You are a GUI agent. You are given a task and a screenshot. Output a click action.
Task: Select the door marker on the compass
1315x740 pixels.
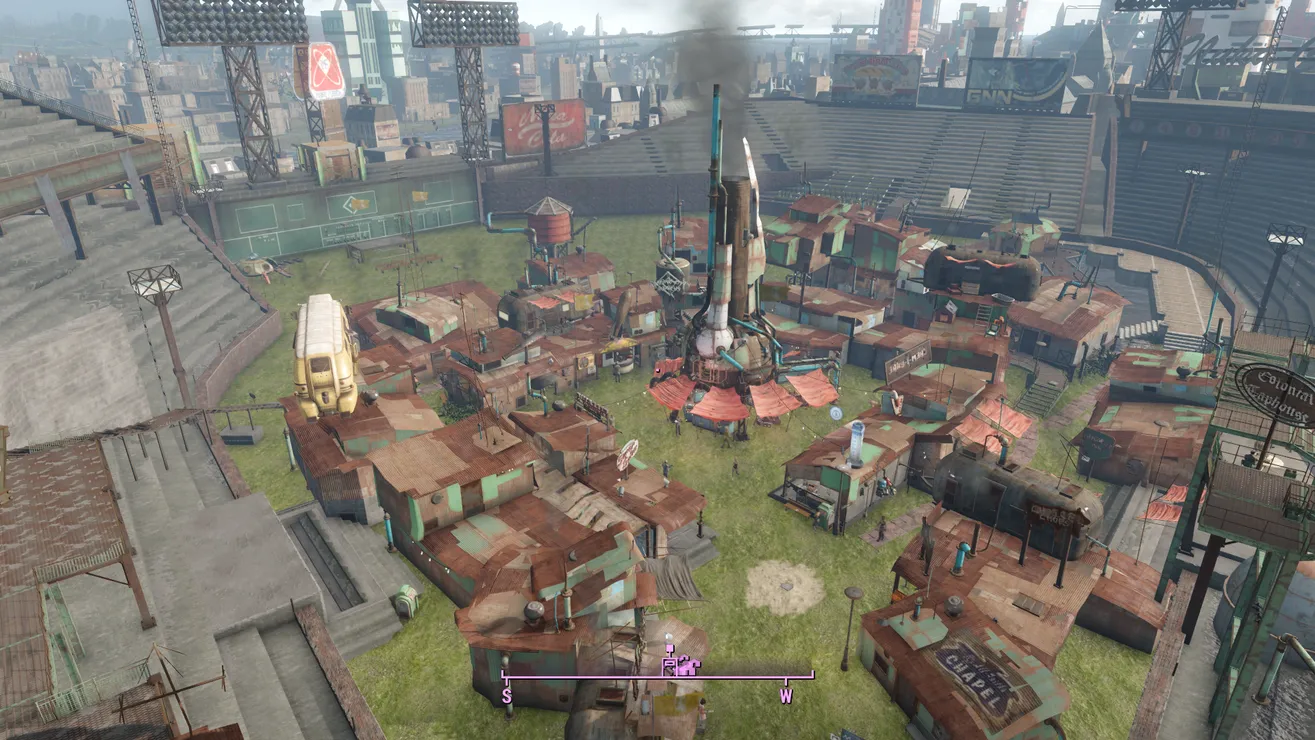click(x=670, y=664)
